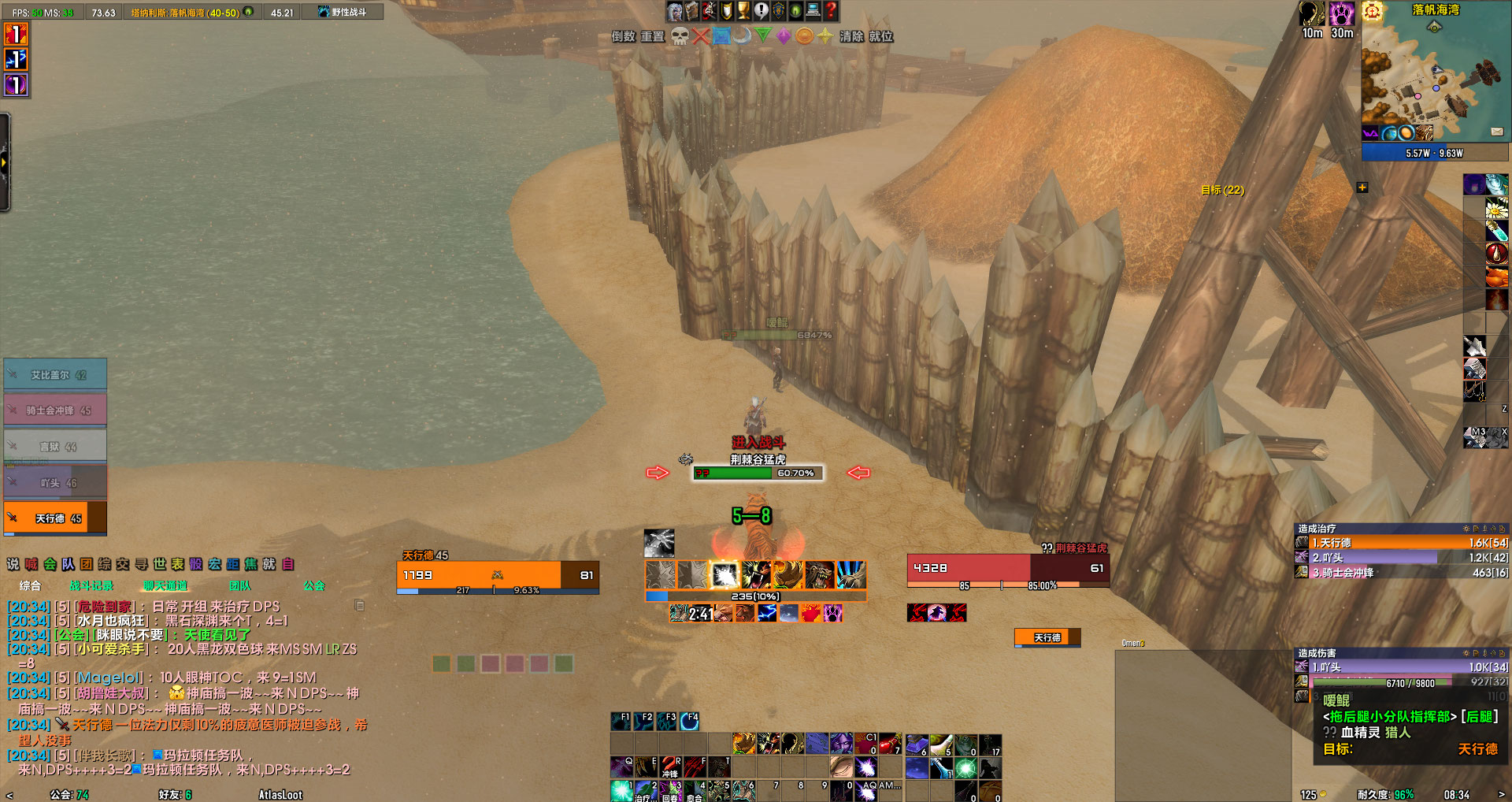Open AtlasLoot from the chat bottom bar
This screenshot has height=802, width=1512.
pyautogui.click(x=280, y=795)
